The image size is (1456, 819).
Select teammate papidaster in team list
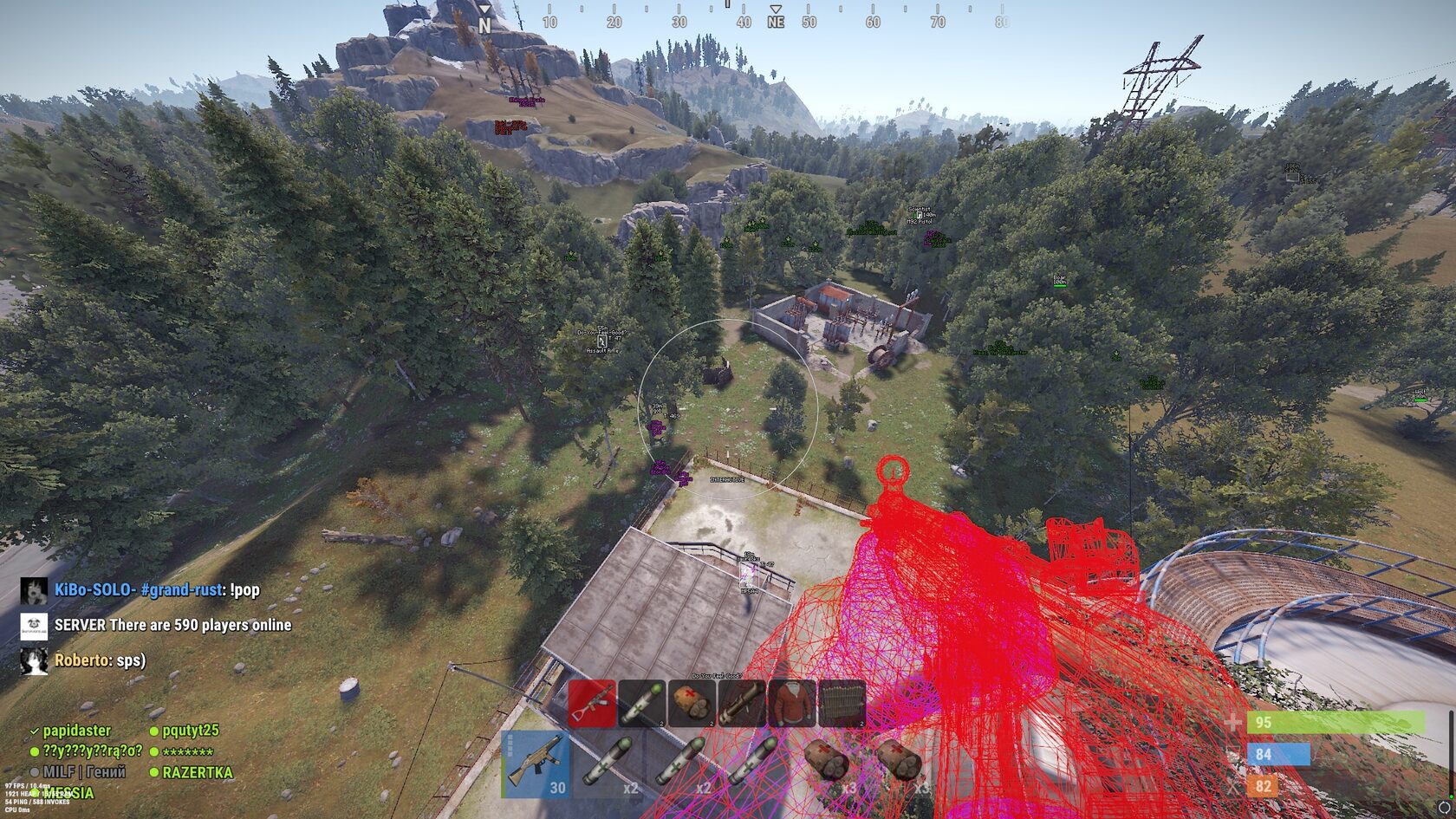click(77, 731)
